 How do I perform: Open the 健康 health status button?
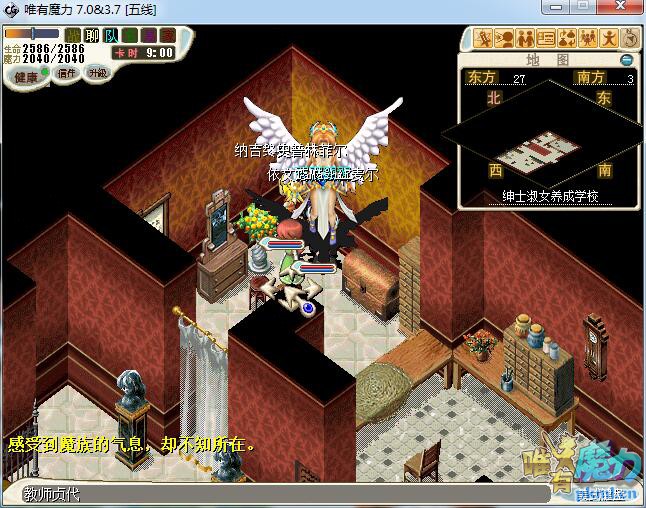[x=26, y=77]
